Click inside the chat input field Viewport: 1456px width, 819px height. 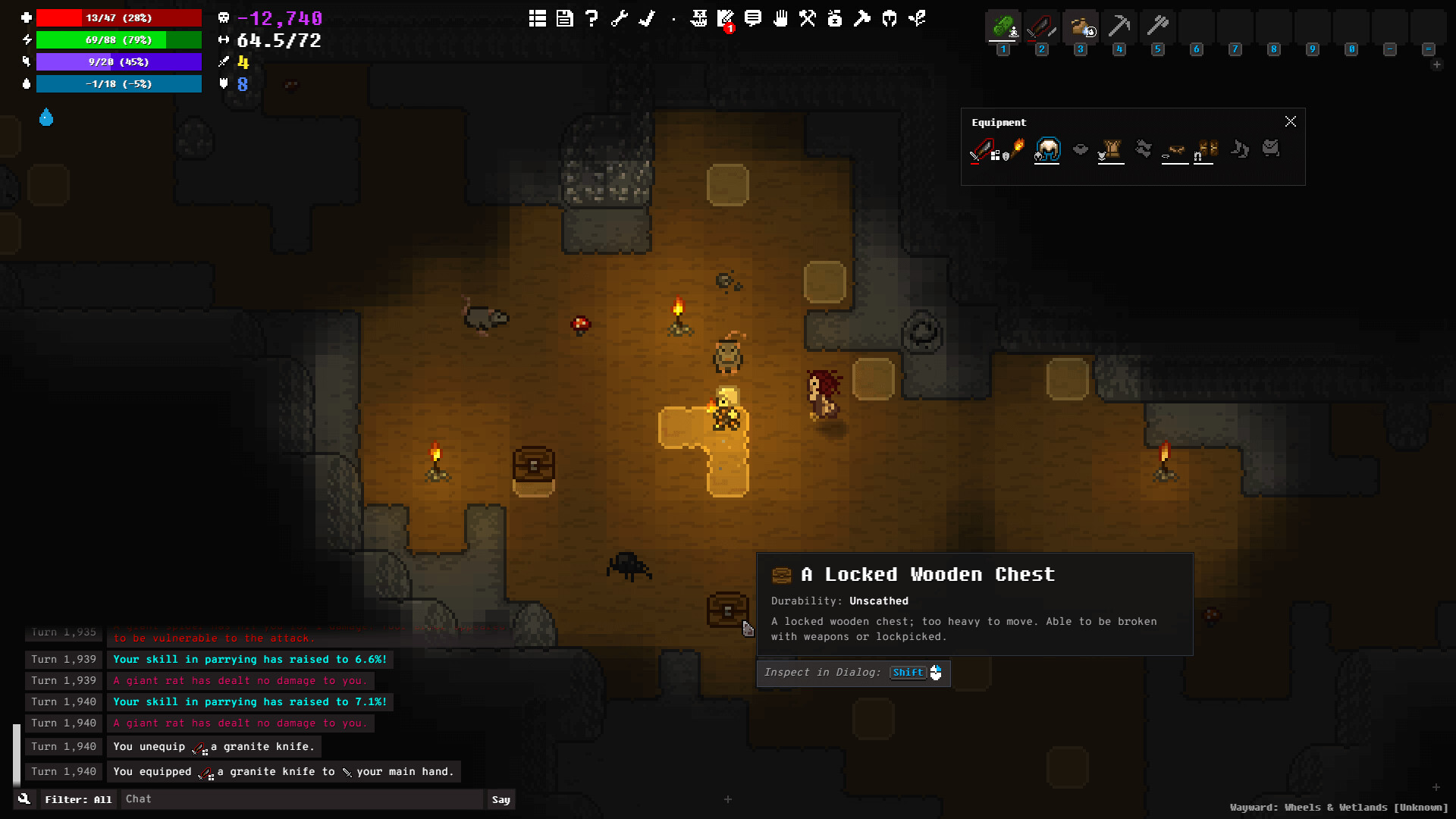(302, 799)
